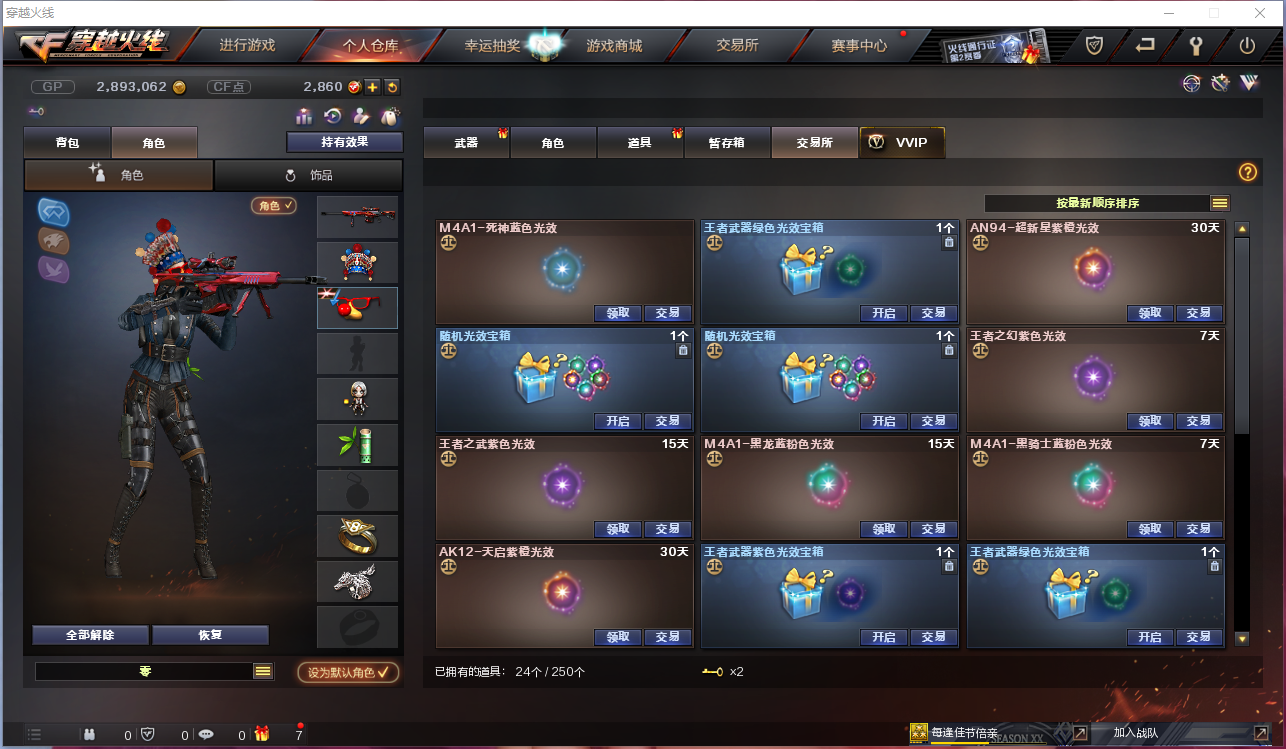1286x749 pixels.
Task: Switch to the VVIP storage tab
Action: tap(901, 142)
